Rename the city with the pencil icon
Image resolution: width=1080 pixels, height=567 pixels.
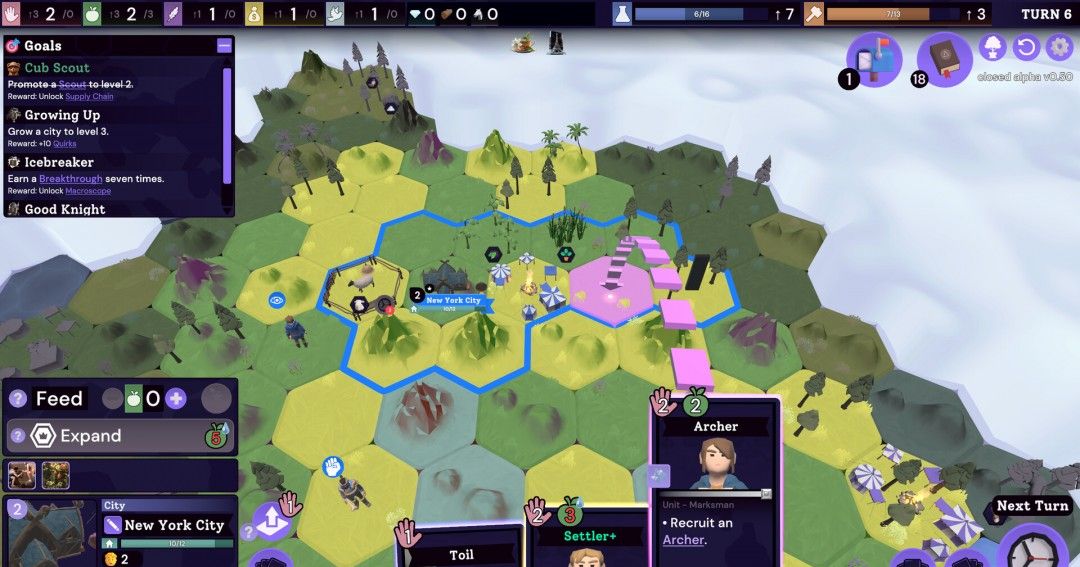(113, 525)
